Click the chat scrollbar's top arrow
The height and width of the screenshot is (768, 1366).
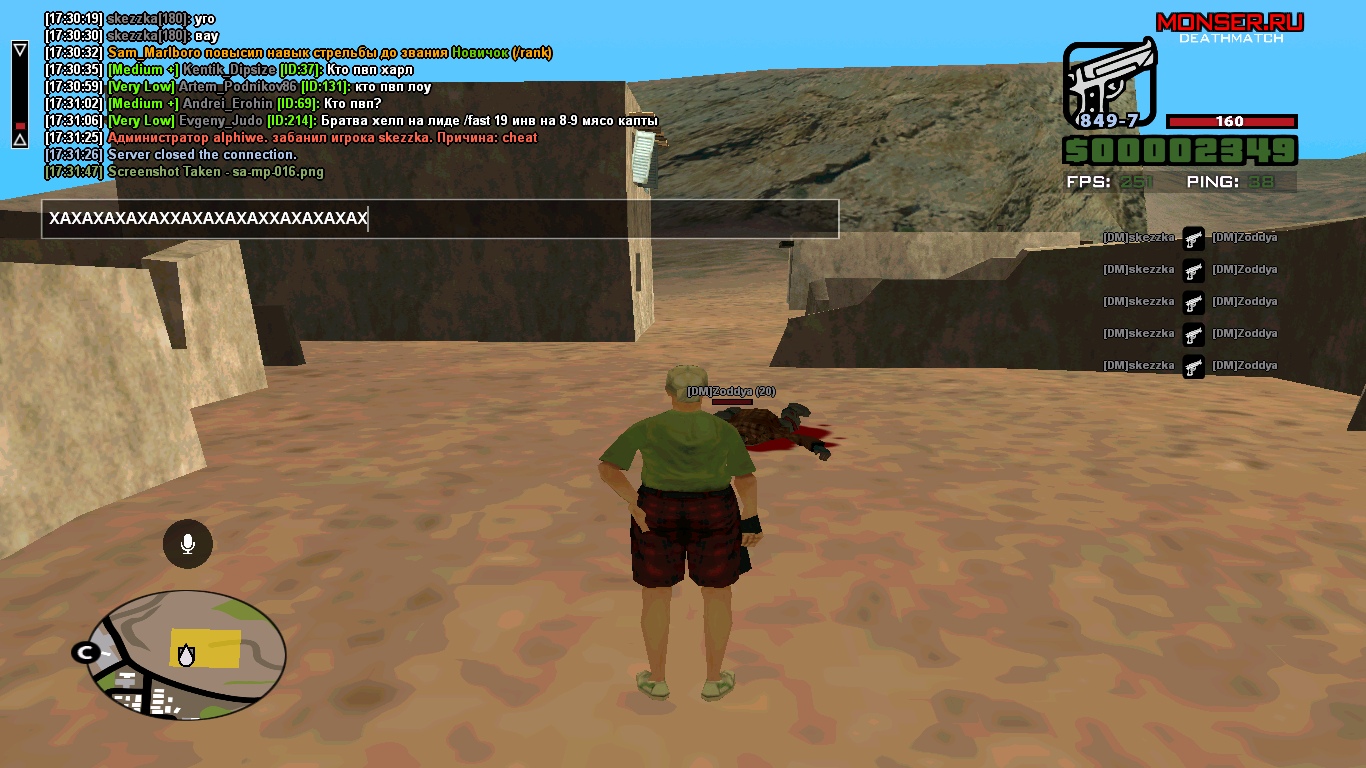(19, 49)
